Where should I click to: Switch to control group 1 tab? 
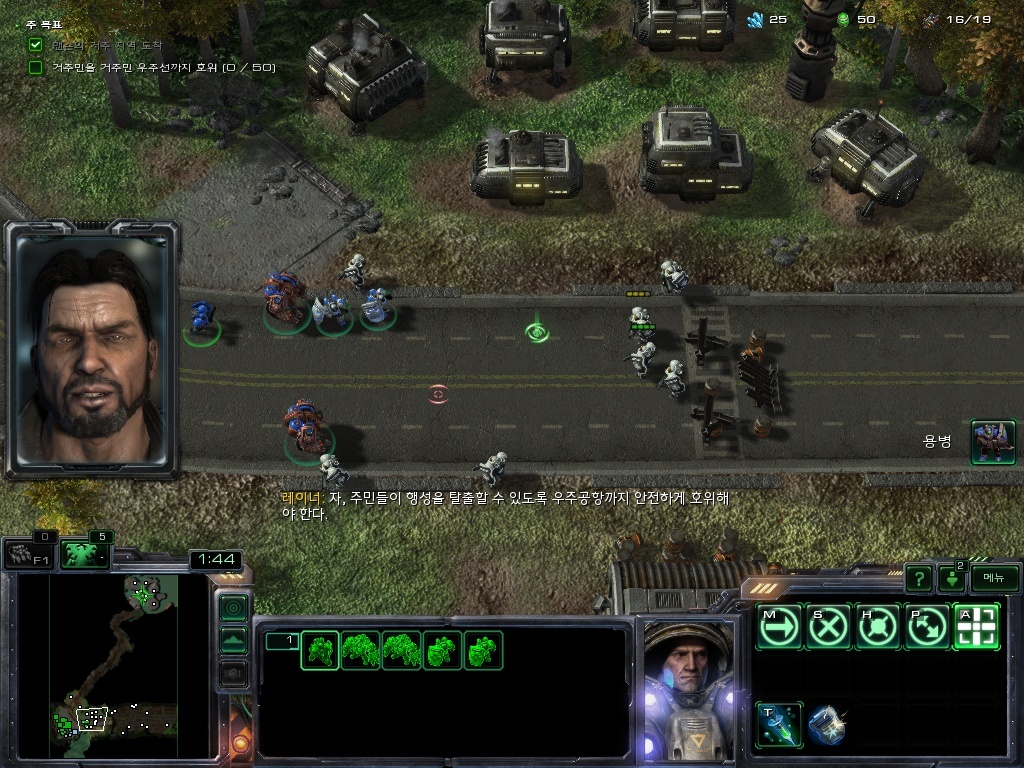tap(282, 641)
